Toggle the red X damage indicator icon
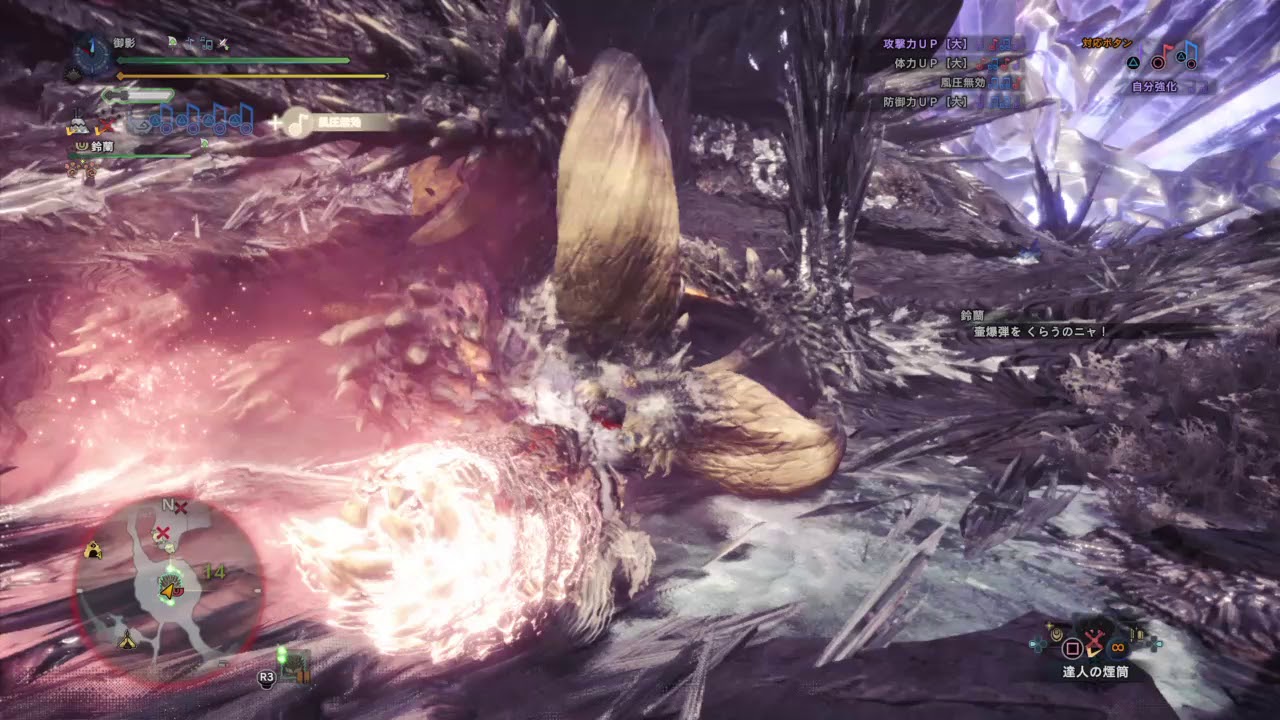Screen dimensions: 1280x720 105,126
